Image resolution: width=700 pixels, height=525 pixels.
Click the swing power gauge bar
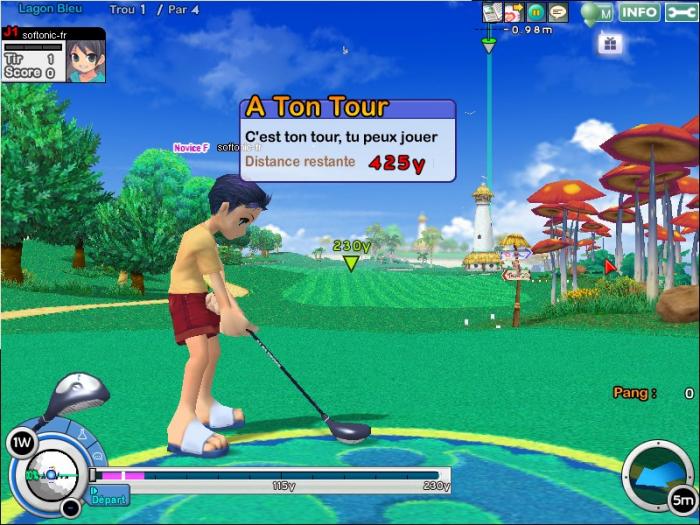pos(270,475)
